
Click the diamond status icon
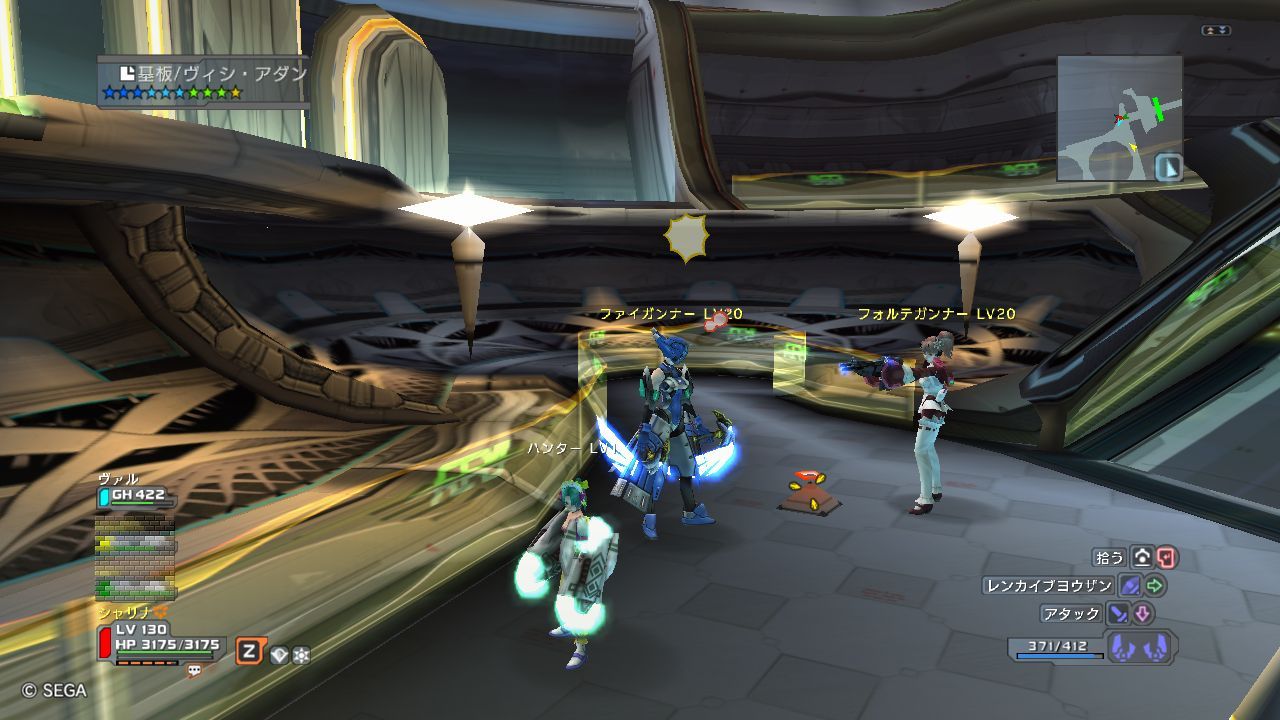click(280, 655)
